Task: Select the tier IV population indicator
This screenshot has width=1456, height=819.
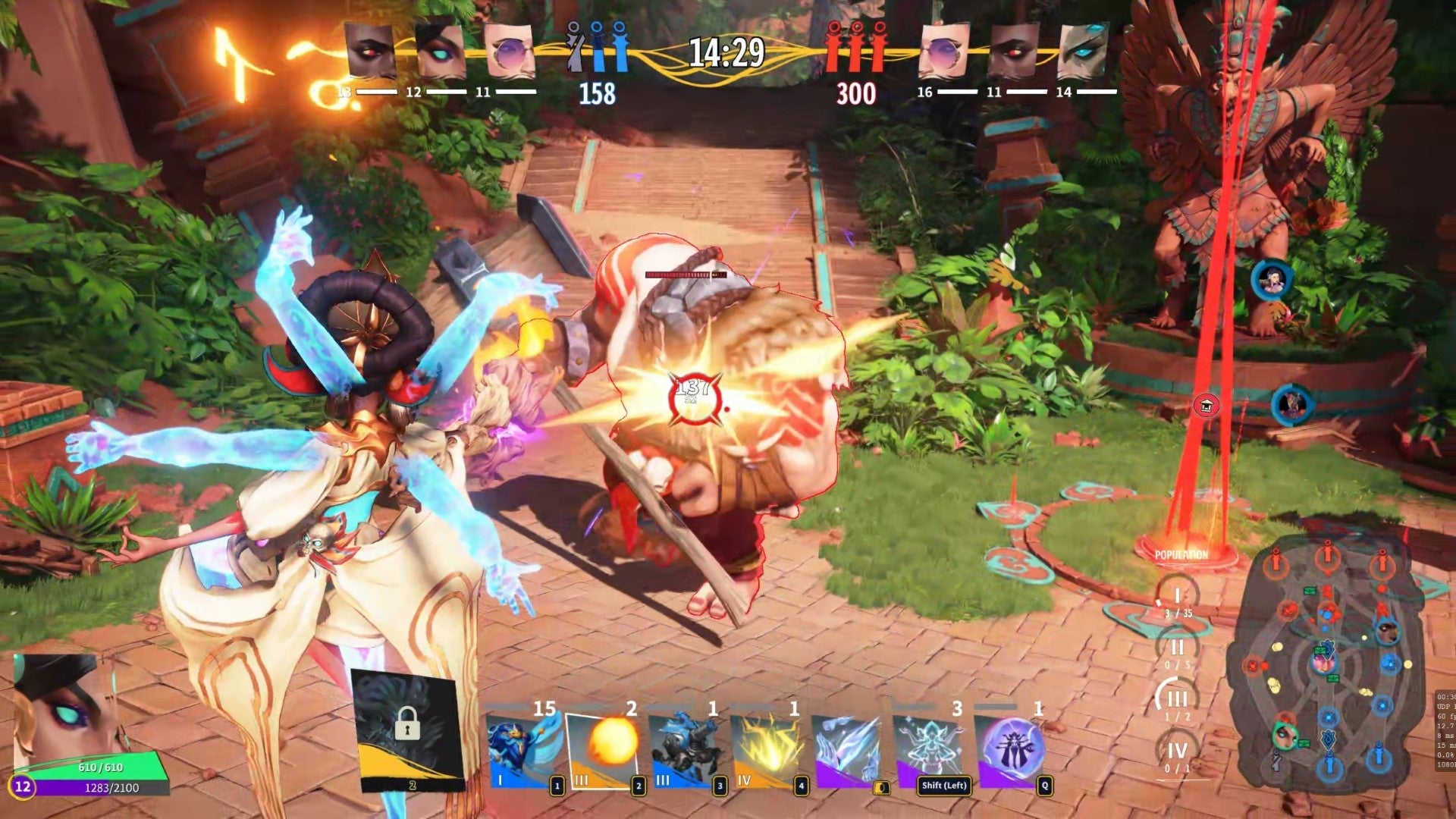Action: 1177,752
